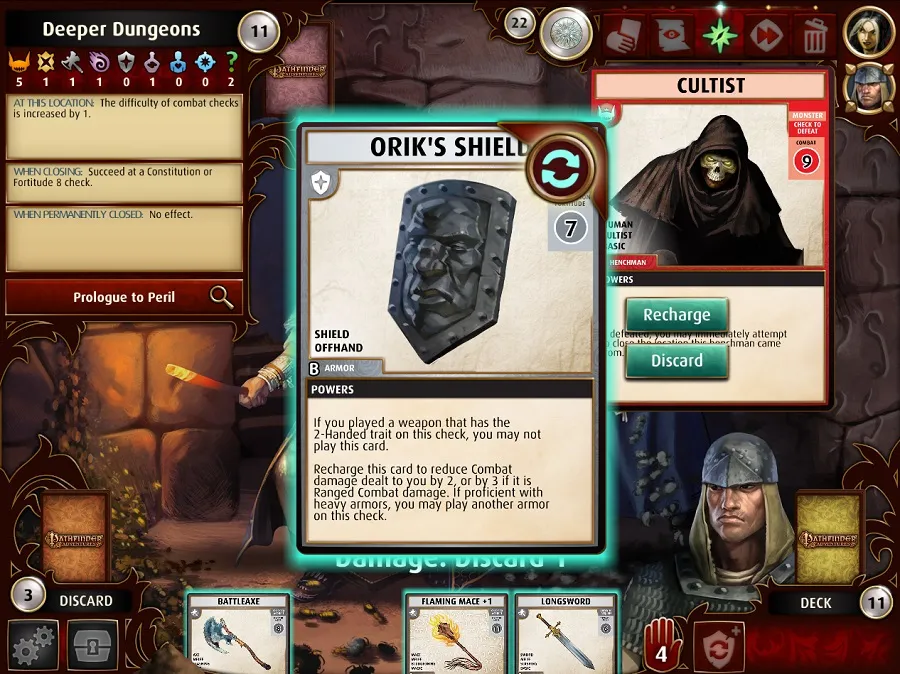Choose Recharge for Orik's Shield

(x=676, y=315)
